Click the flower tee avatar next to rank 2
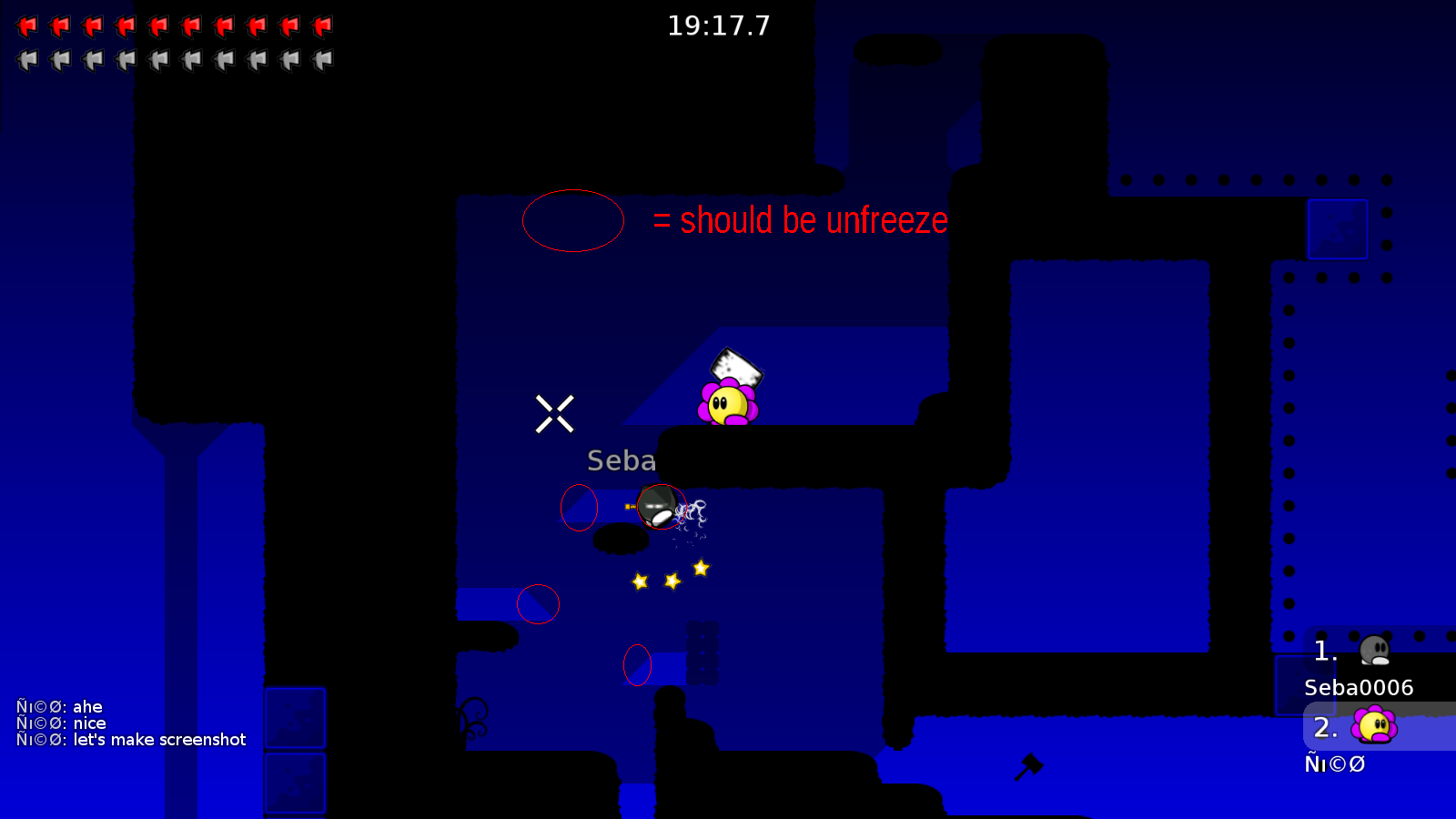This screenshot has width=1456, height=819. click(1372, 726)
